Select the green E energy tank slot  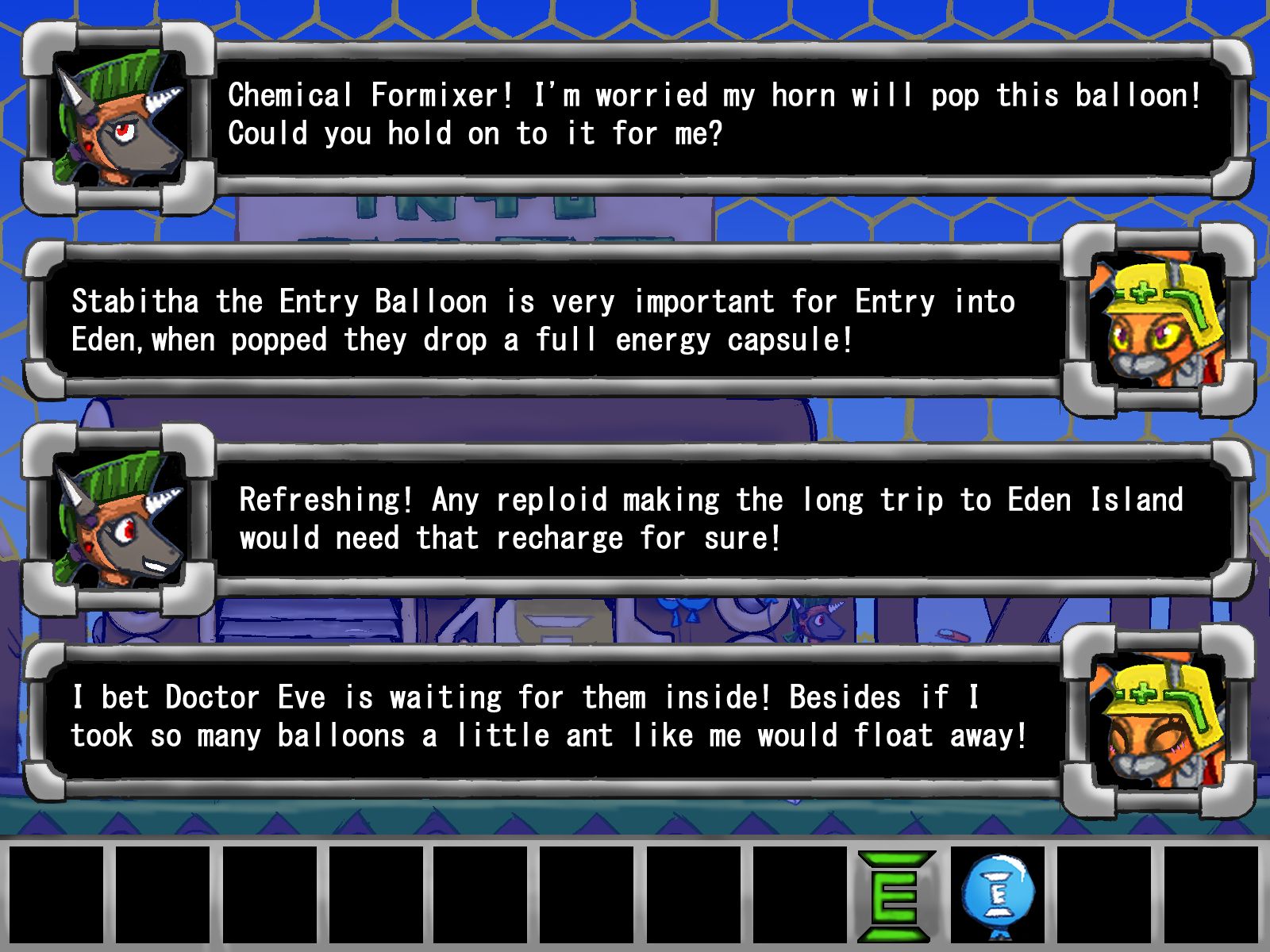[x=895, y=896]
